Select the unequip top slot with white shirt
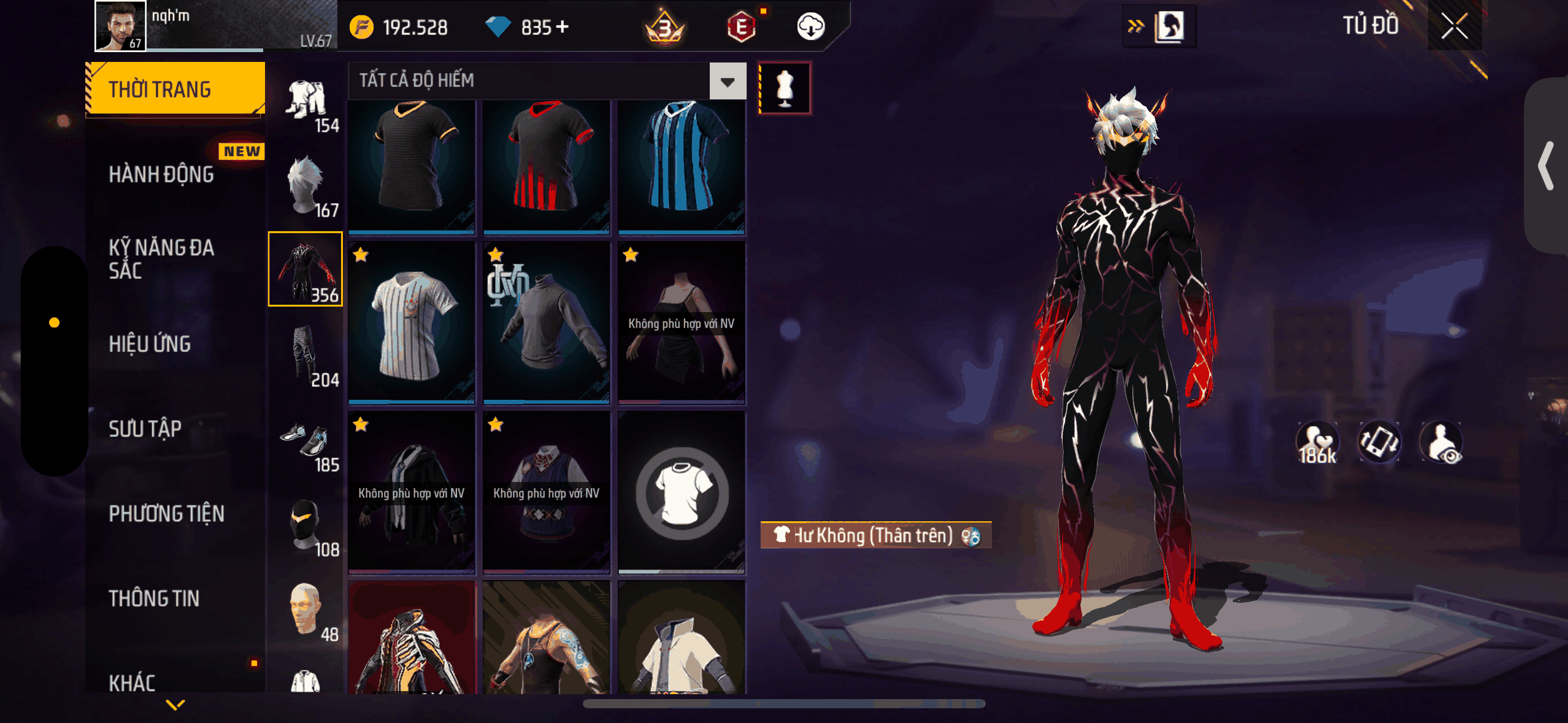This screenshot has width=1568, height=723. tap(682, 492)
